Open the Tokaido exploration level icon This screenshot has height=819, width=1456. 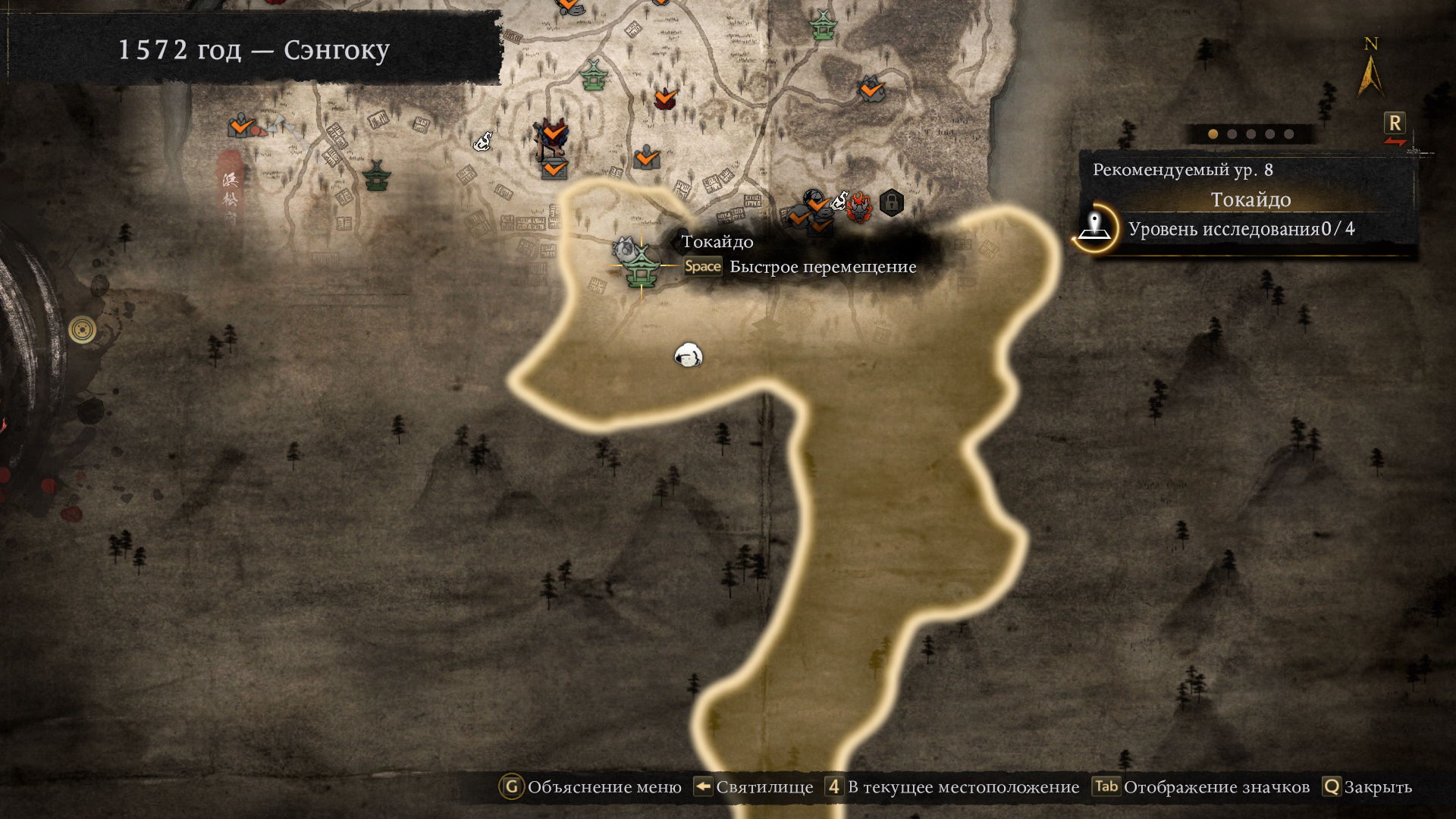click(x=1094, y=227)
